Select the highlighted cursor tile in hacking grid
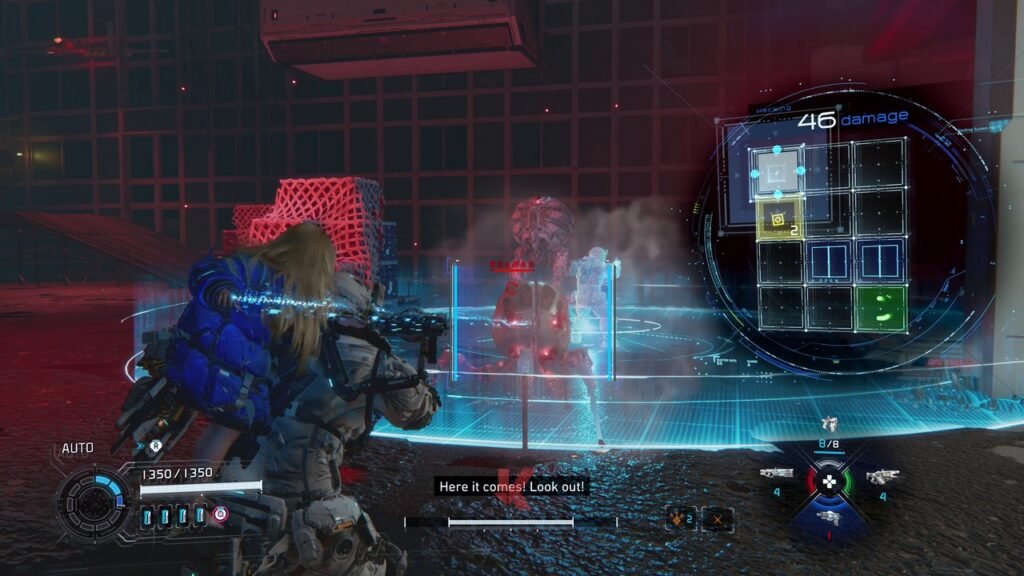This screenshot has width=1024, height=576. [778, 172]
